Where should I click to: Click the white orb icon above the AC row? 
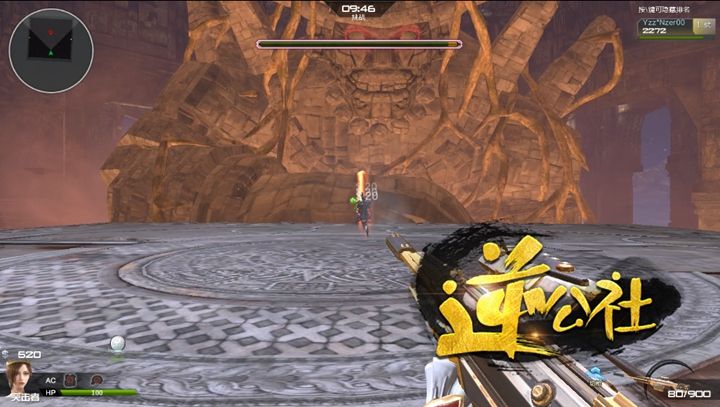118,345
